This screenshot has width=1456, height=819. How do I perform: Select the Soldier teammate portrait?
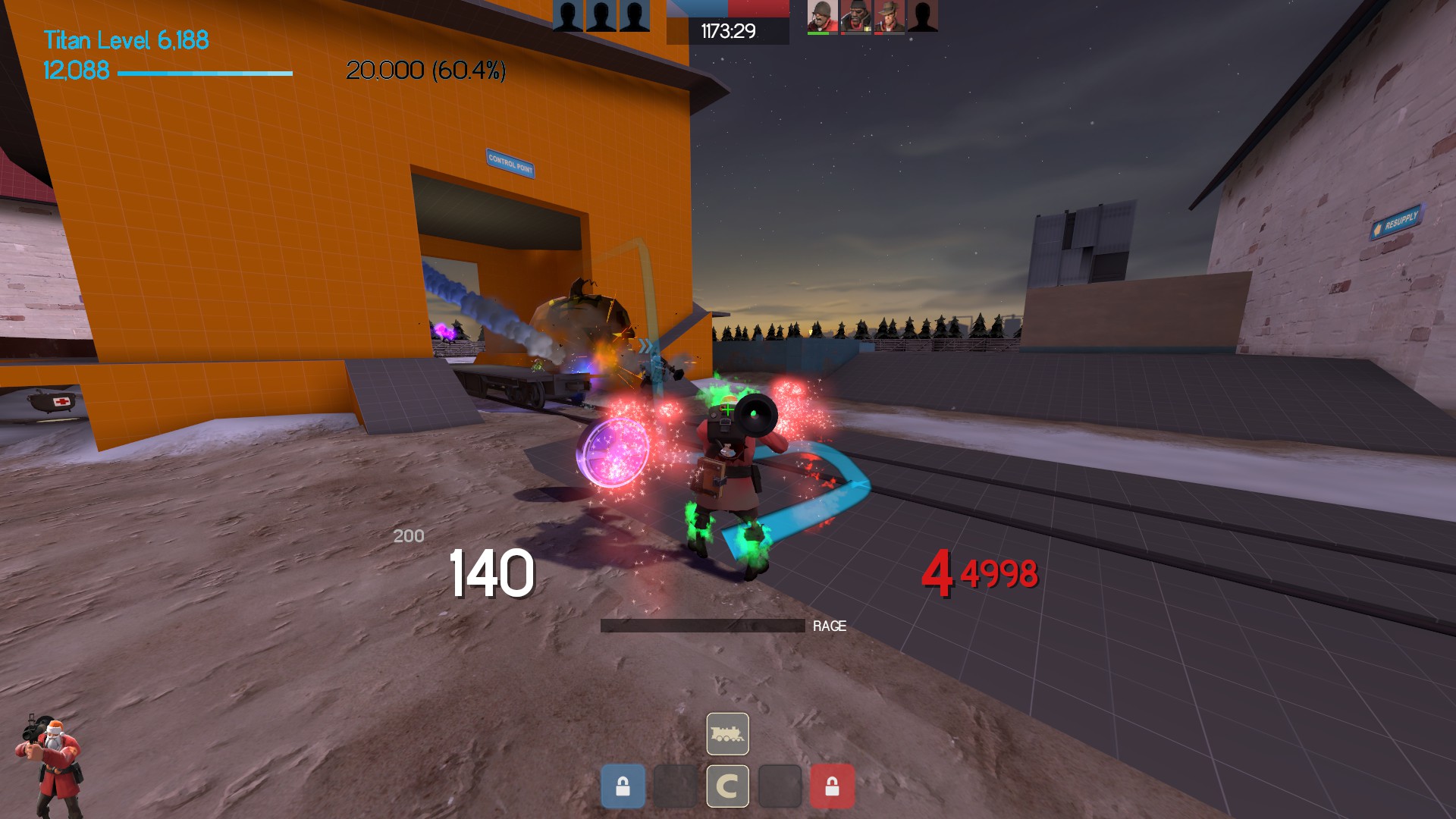pos(822,16)
